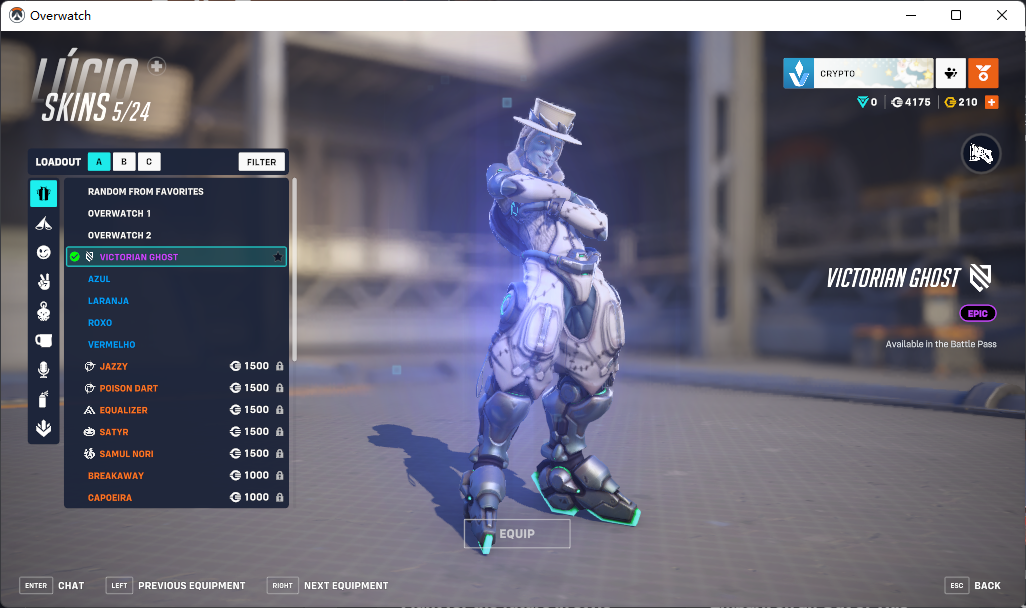Preview the Breakaway skin
This screenshot has height=608, width=1026.
pos(116,476)
